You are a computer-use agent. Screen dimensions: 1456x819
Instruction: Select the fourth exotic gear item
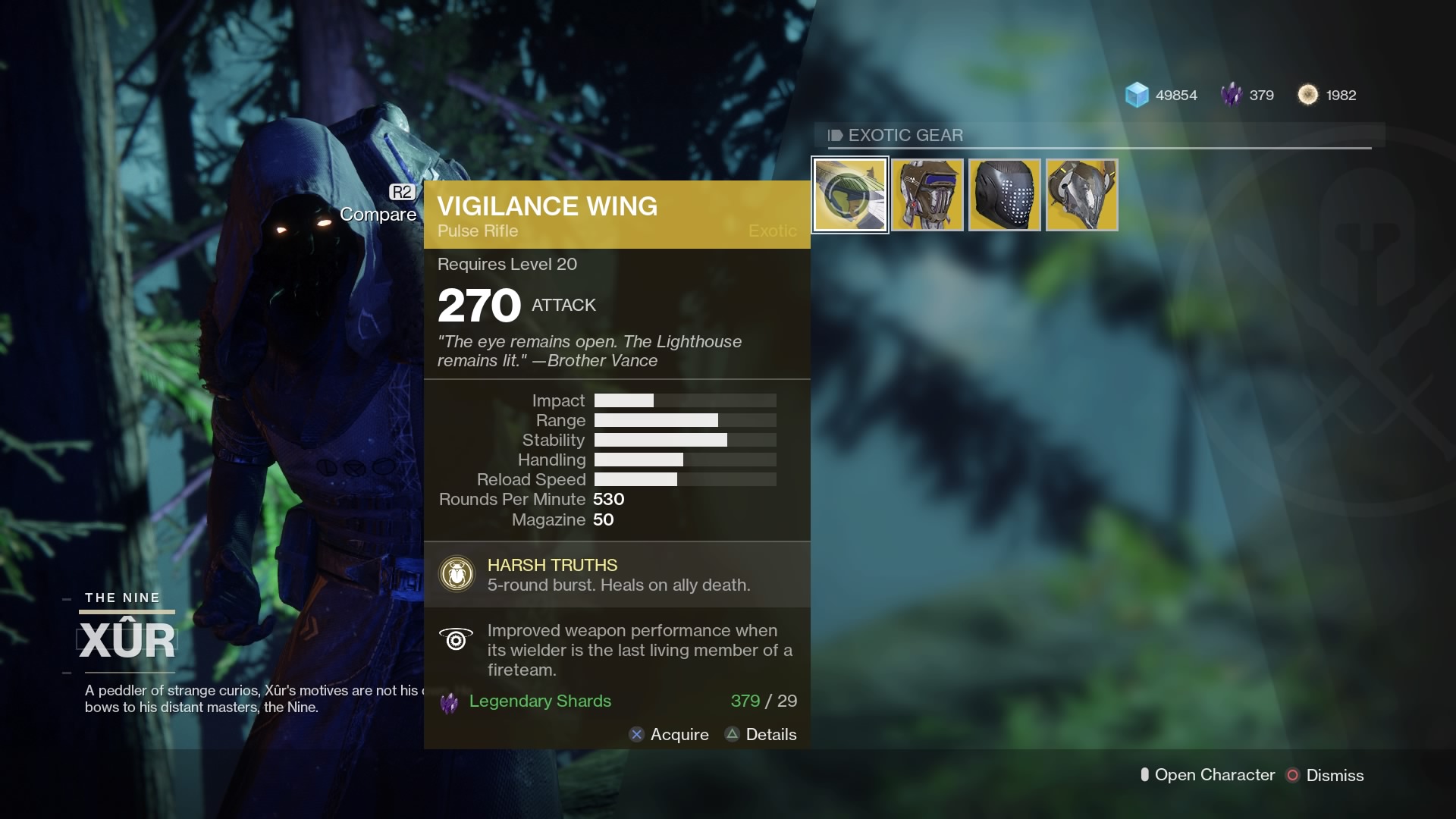point(1081,194)
